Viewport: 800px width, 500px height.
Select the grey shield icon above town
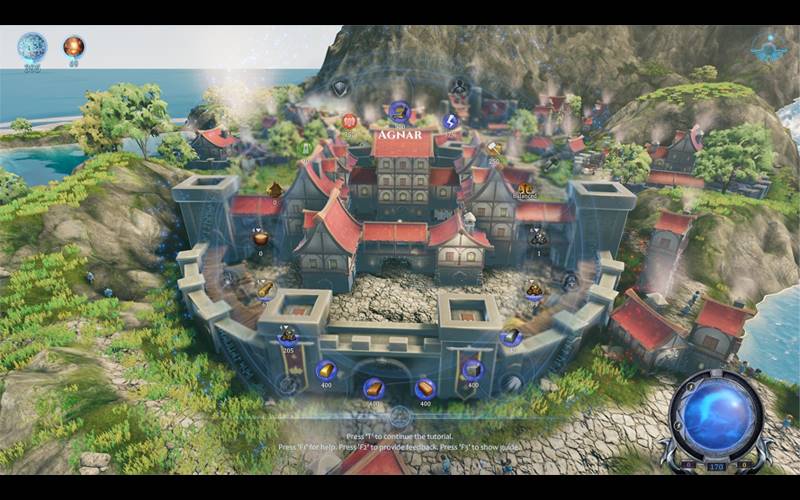(x=340, y=87)
